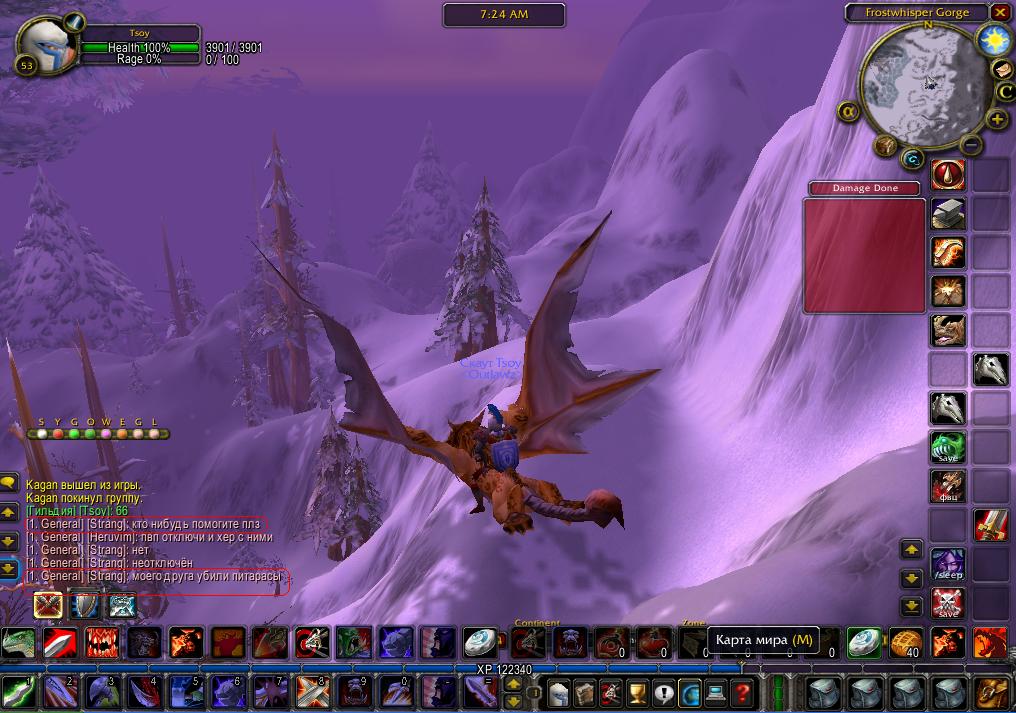1016x713 pixels.
Task: Click the sun day-night indicator on the minimap
Action: 994,40
